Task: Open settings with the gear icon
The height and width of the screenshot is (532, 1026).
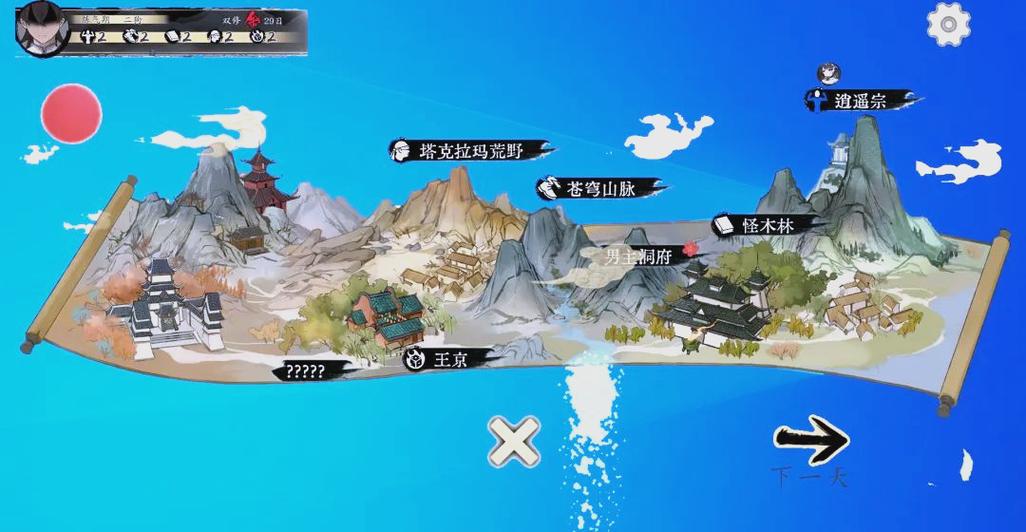Action: (x=948, y=24)
